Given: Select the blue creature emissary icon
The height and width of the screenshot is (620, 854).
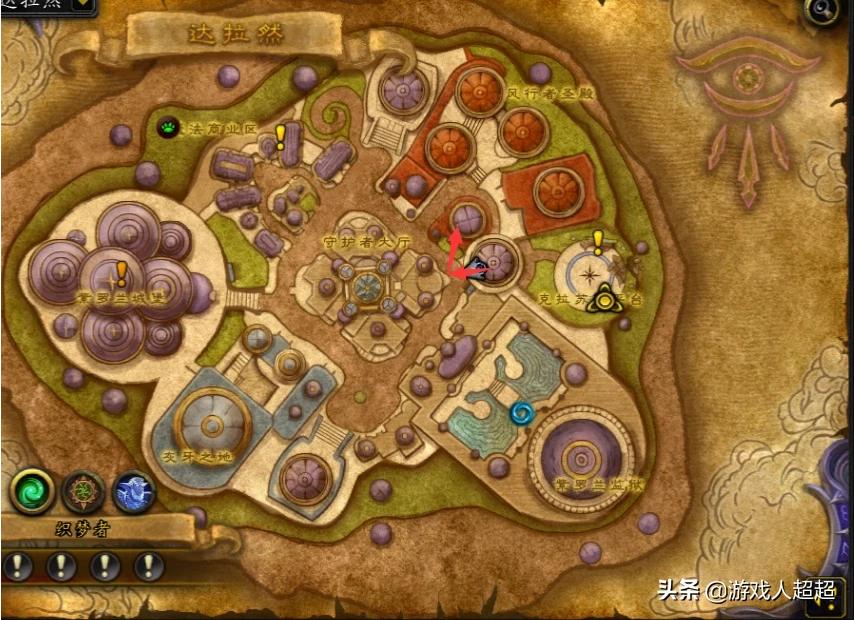Looking at the screenshot, I should click(x=134, y=492).
